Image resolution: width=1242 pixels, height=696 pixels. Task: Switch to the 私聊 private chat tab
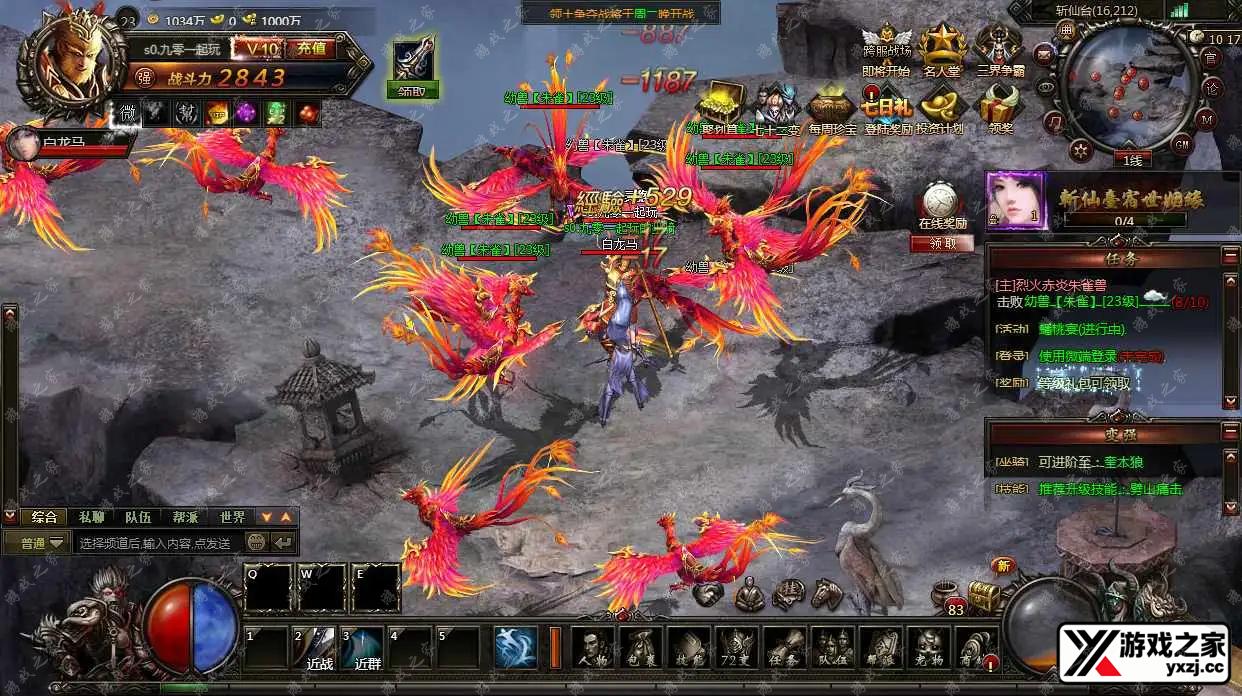[x=91, y=517]
